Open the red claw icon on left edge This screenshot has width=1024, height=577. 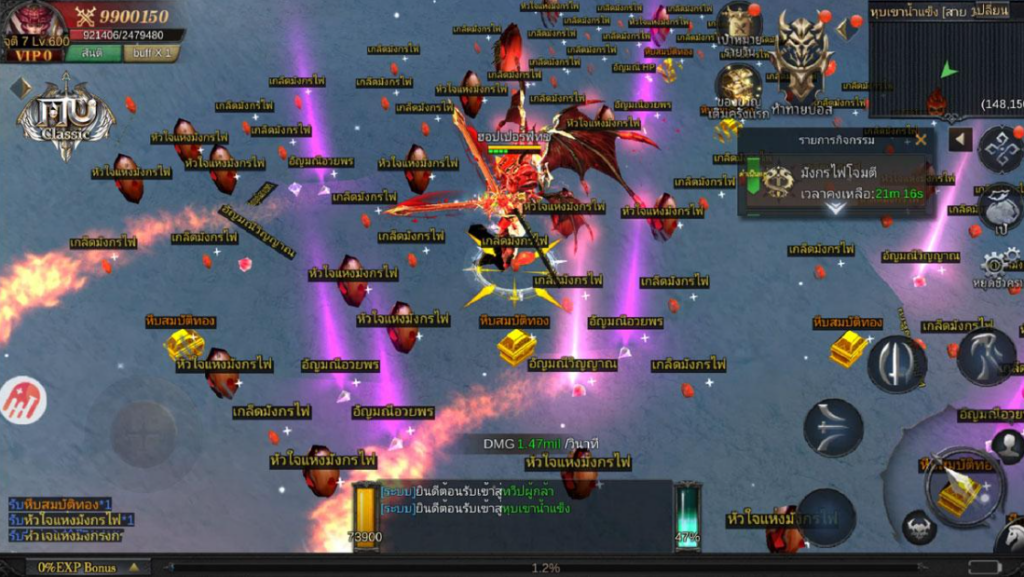[x=22, y=400]
